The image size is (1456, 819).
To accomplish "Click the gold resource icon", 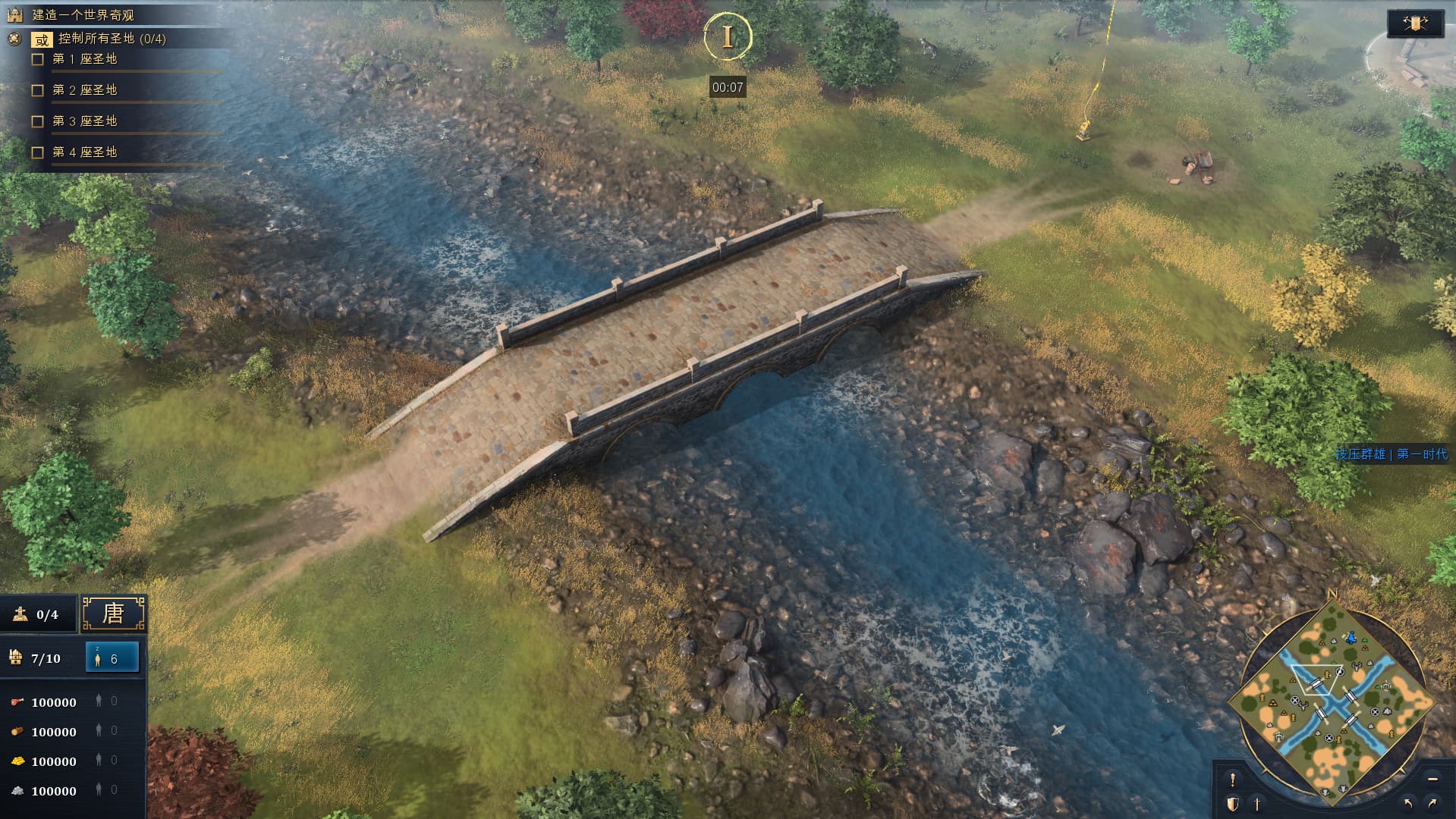I will pyautogui.click(x=17, y=761).
